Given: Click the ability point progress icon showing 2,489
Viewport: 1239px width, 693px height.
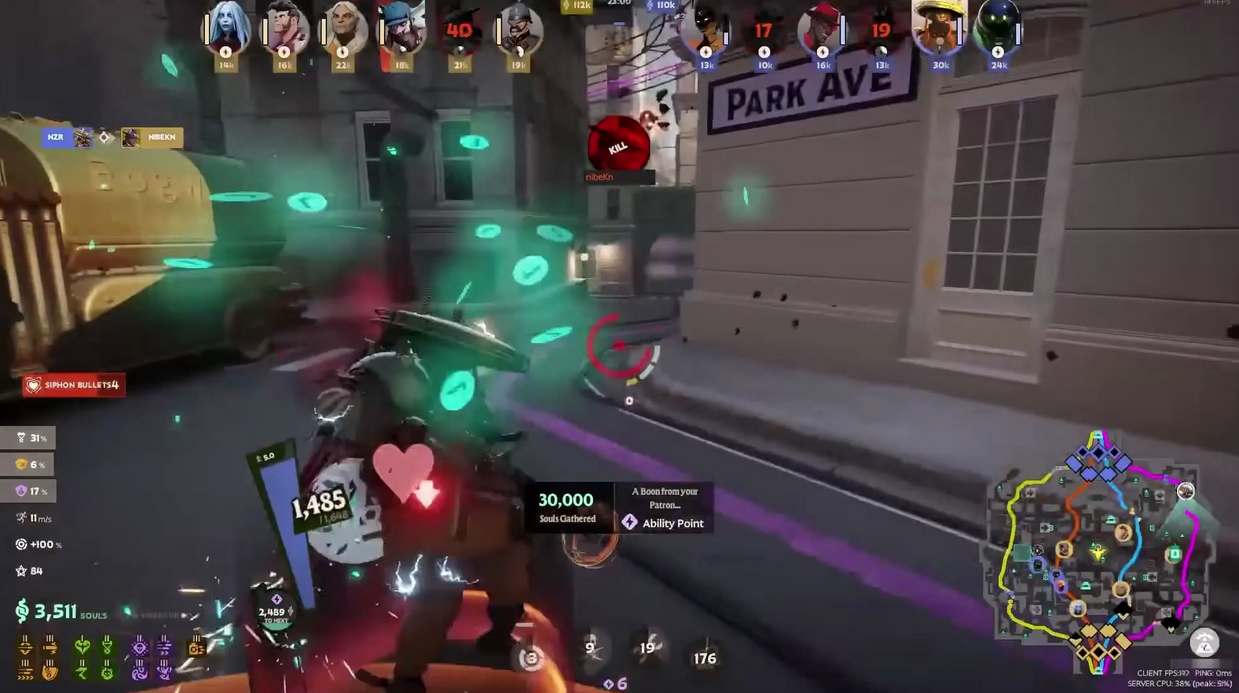Looking at the screenshot, I should [271, 614].
